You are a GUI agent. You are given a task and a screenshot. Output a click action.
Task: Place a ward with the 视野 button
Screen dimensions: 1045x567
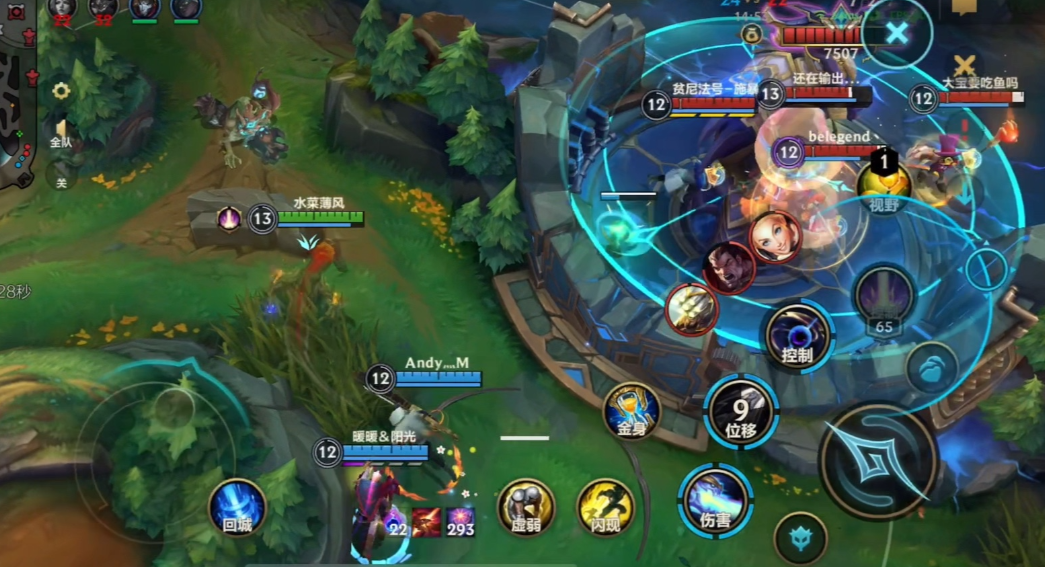(884, 184)
